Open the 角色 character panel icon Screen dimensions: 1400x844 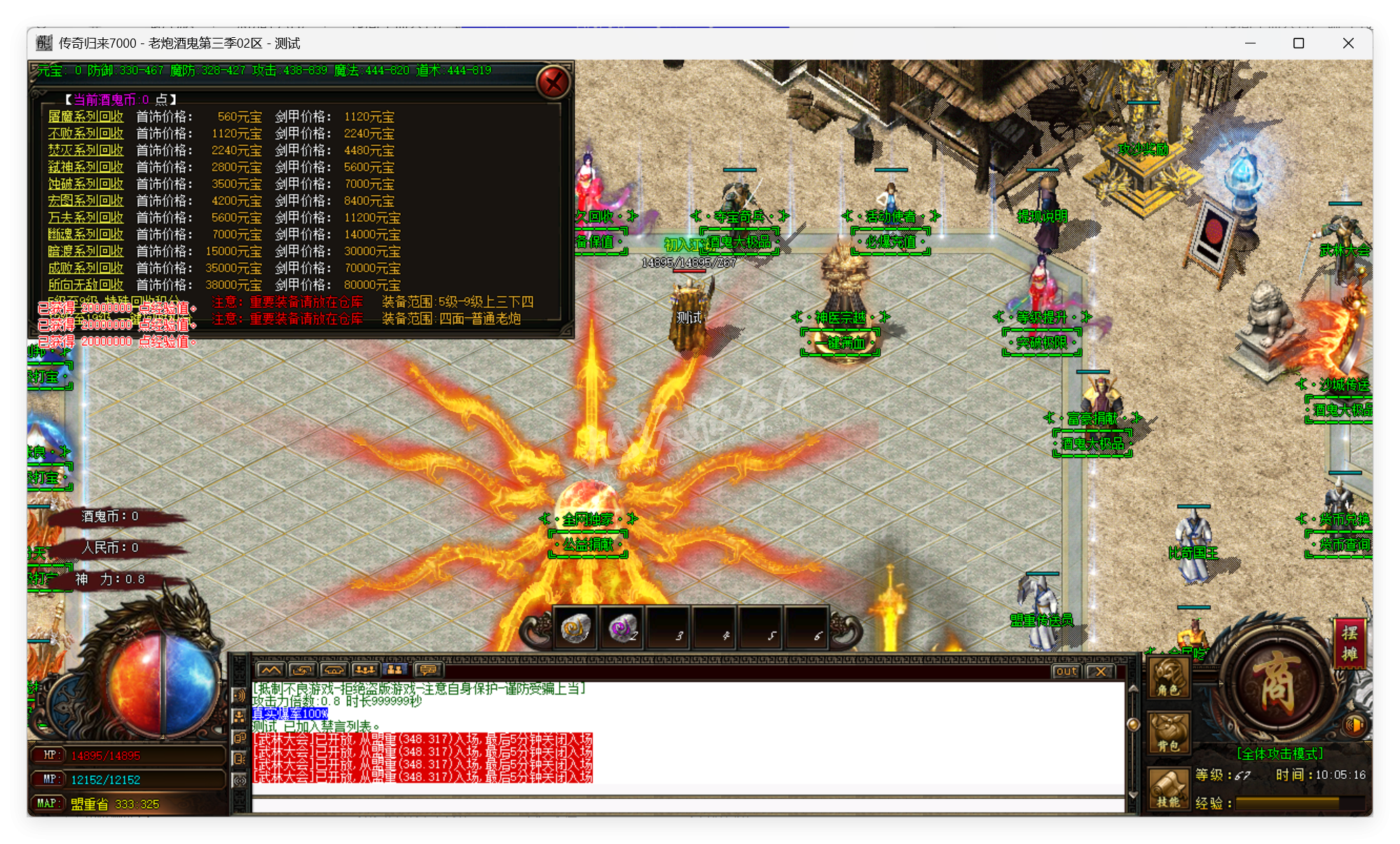tap(1169, 679)
